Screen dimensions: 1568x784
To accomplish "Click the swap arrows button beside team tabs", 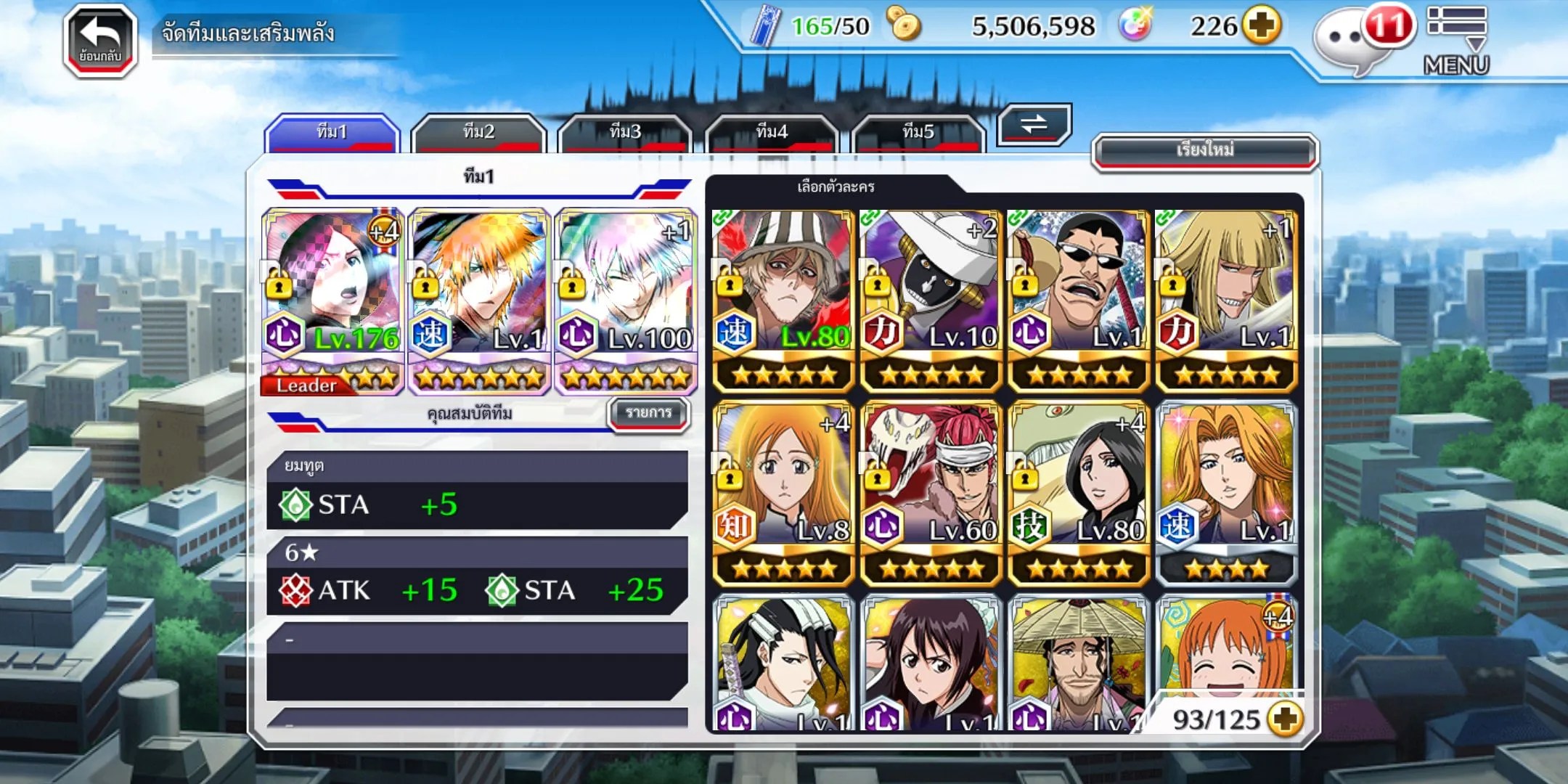I will coord(1034,124).
